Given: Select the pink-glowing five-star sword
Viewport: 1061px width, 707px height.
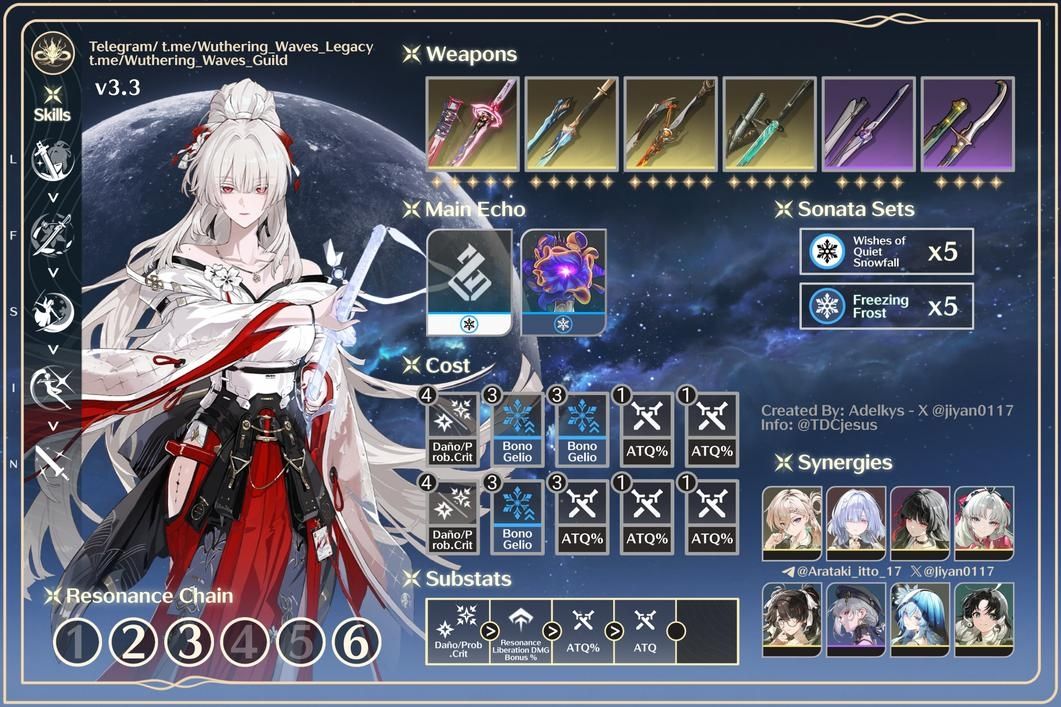Looking at the screenshot, I should click(x=472, y=122).
